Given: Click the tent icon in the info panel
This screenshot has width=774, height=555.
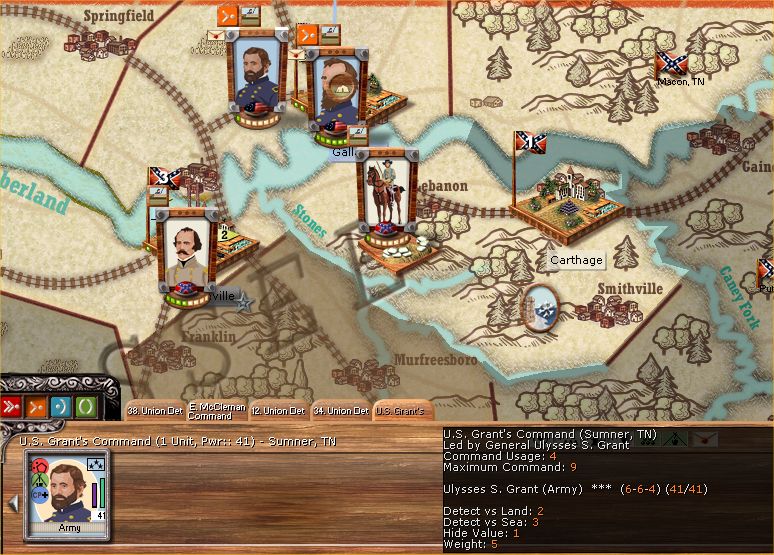Looking at the screenshot, I should click(675, 438).
